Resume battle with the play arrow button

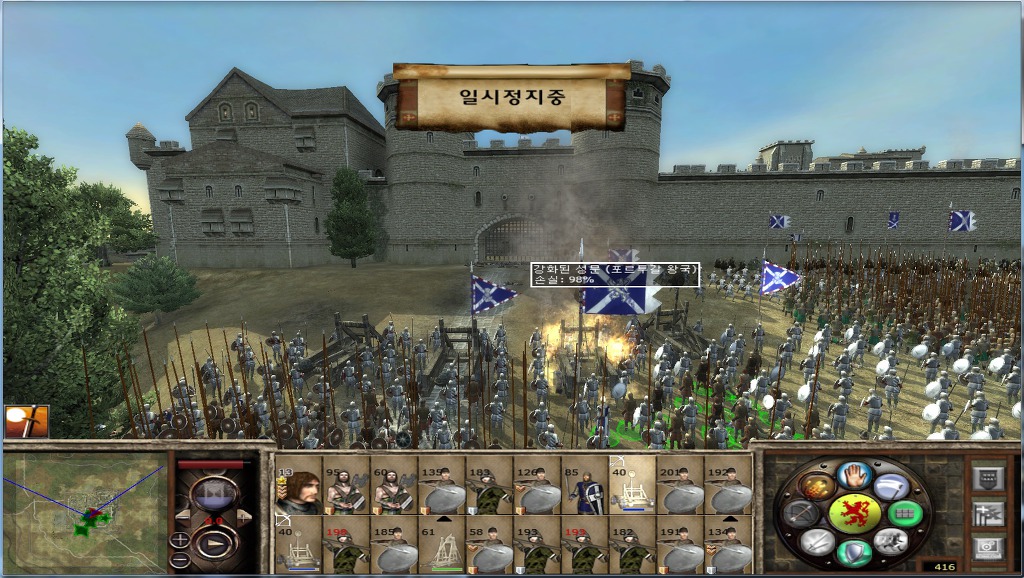pos(215,544)
